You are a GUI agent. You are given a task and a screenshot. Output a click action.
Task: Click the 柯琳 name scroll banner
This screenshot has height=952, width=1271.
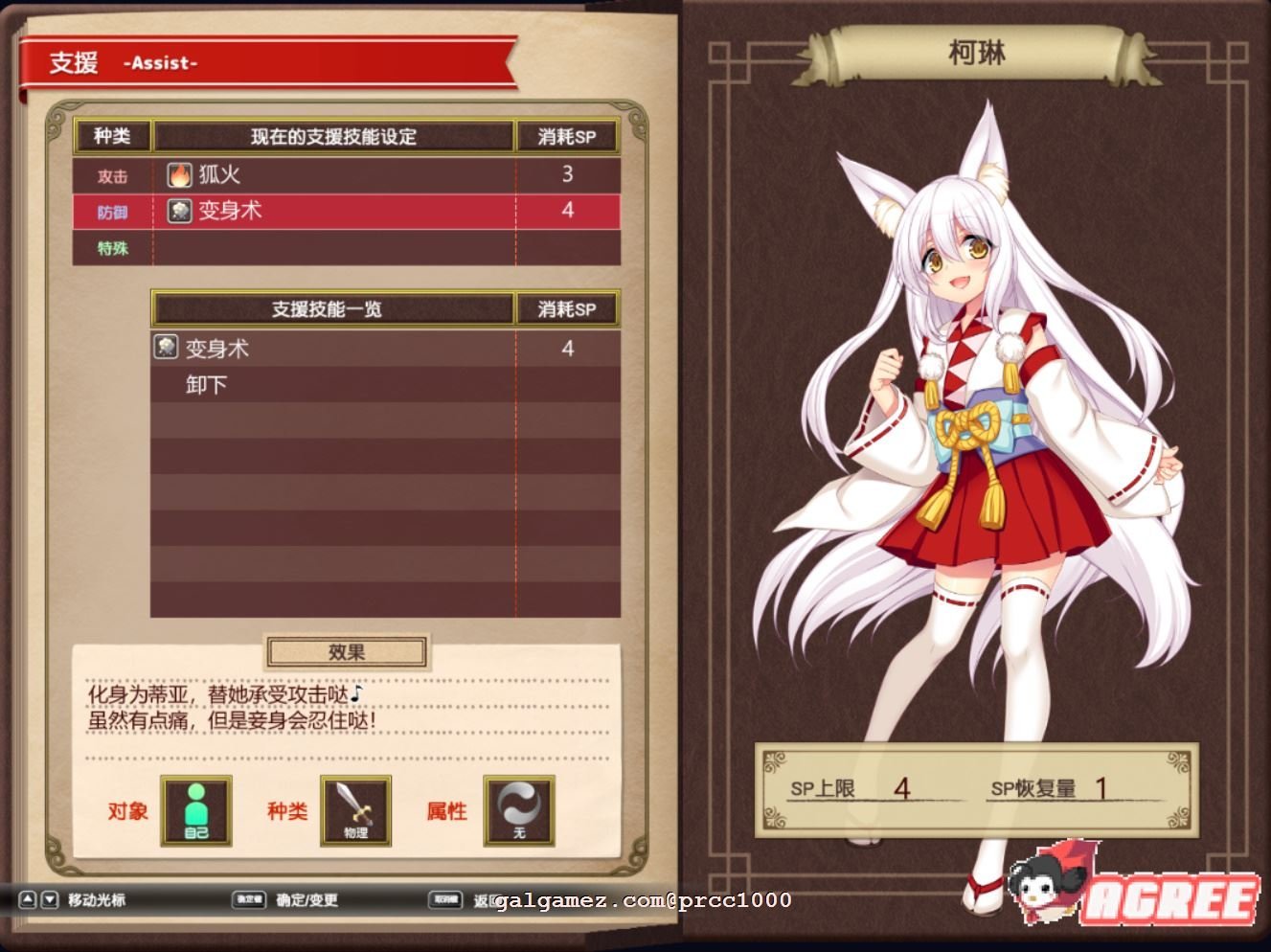(975, 55)
